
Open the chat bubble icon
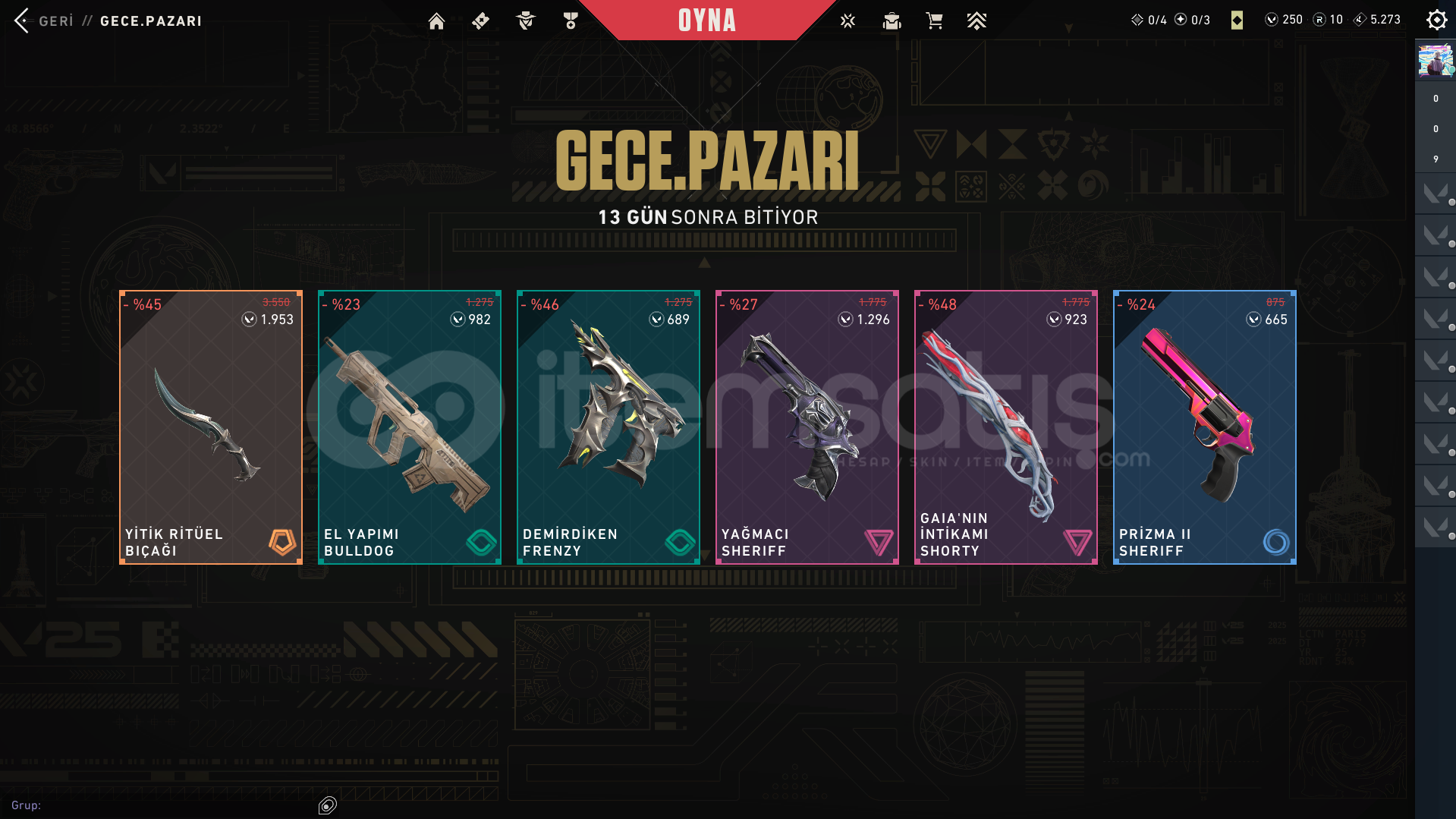tap(328, 805)
